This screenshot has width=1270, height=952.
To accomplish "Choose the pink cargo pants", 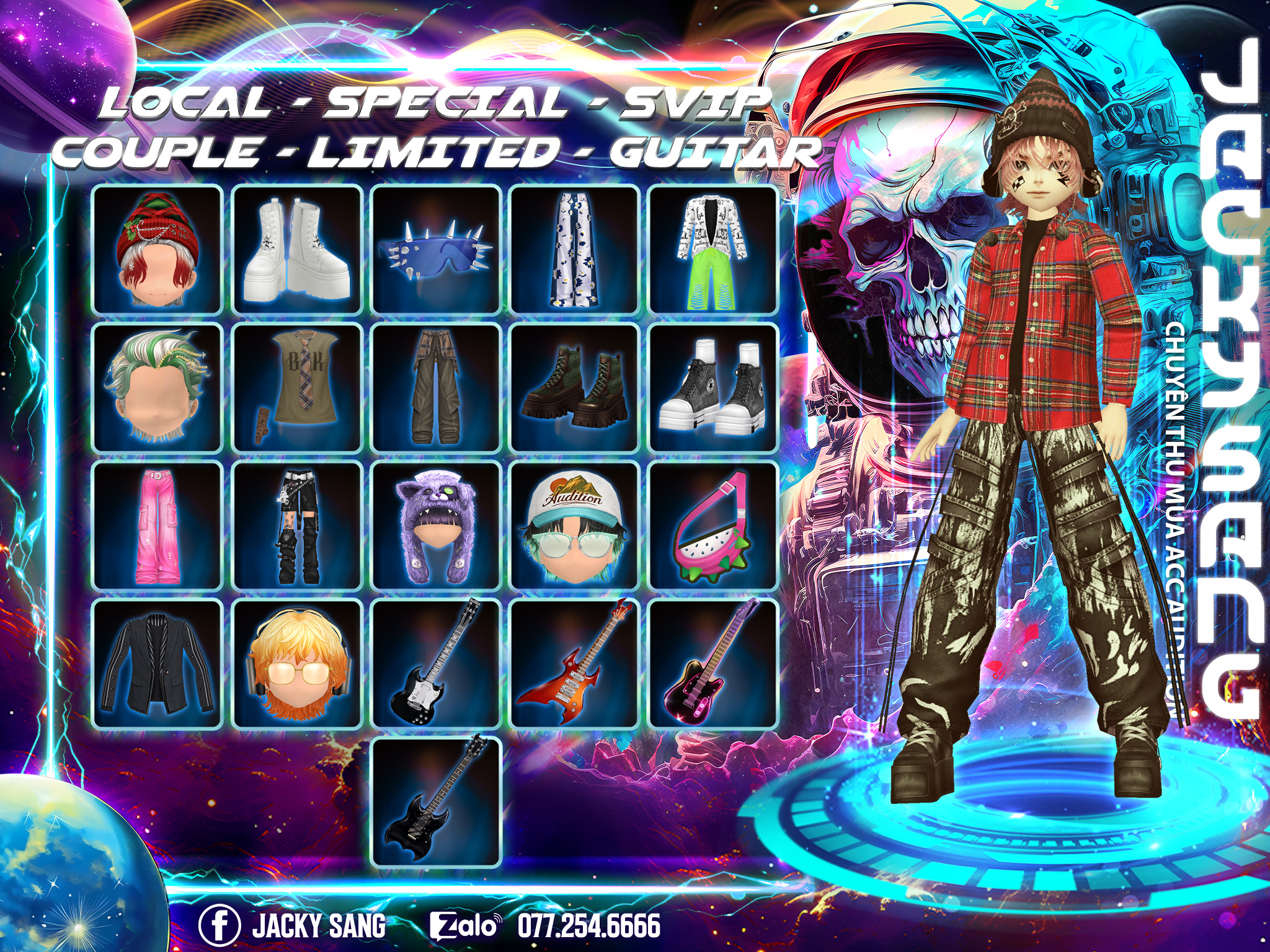I will tap(158, 526).
